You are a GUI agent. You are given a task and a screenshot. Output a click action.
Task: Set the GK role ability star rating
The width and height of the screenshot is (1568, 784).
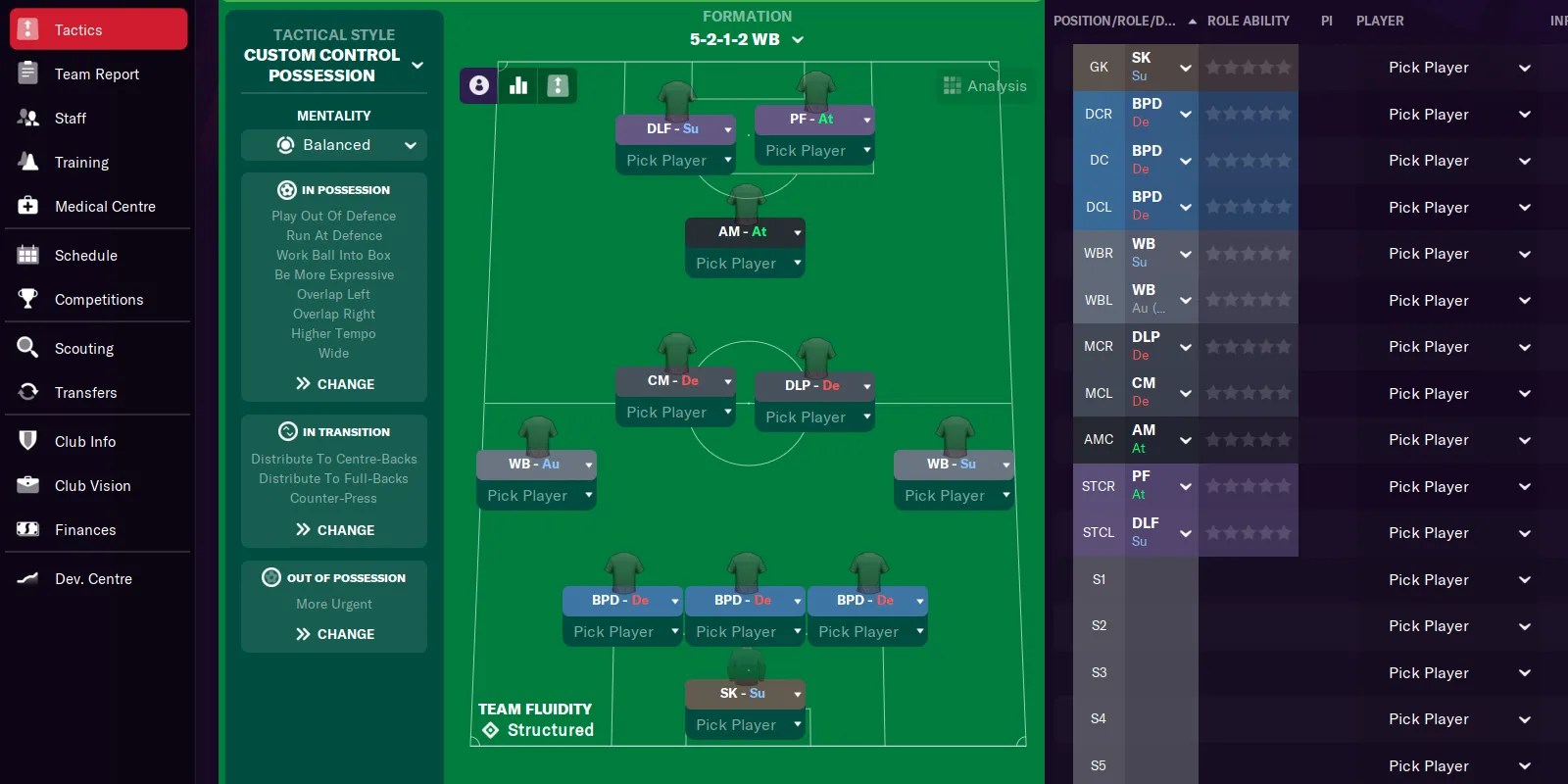pos(1249,67)
